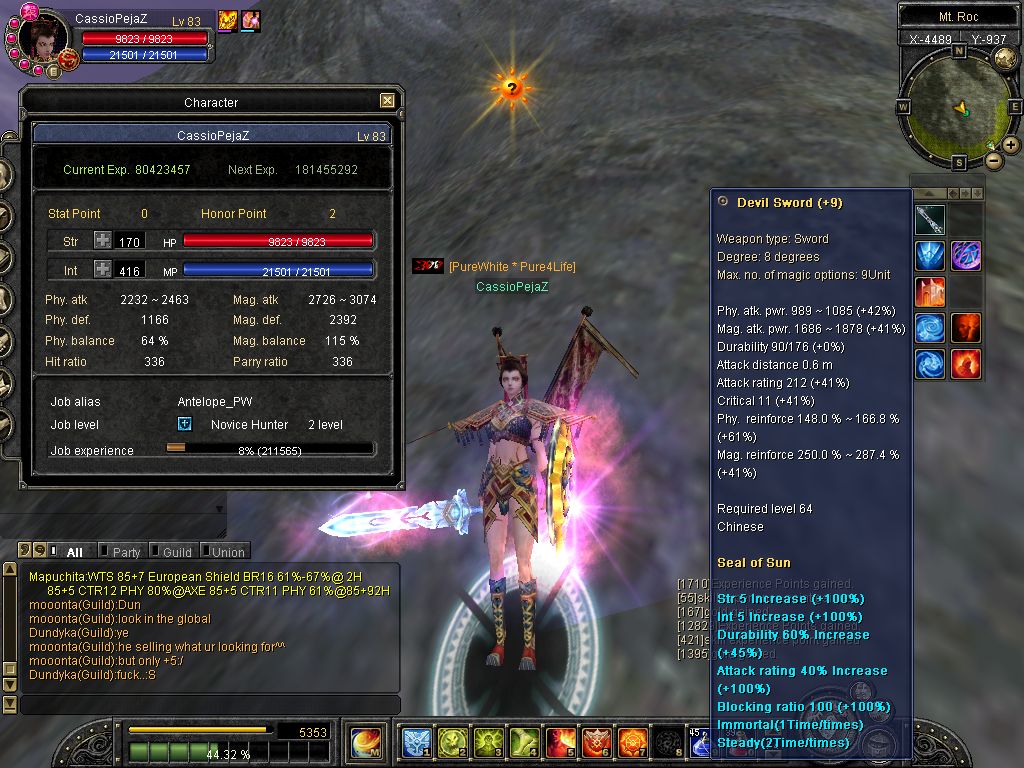Screen dimensions: 1024x768
Task: Trigger the fire skill in slot 5
Action: (x=560, y=743)
